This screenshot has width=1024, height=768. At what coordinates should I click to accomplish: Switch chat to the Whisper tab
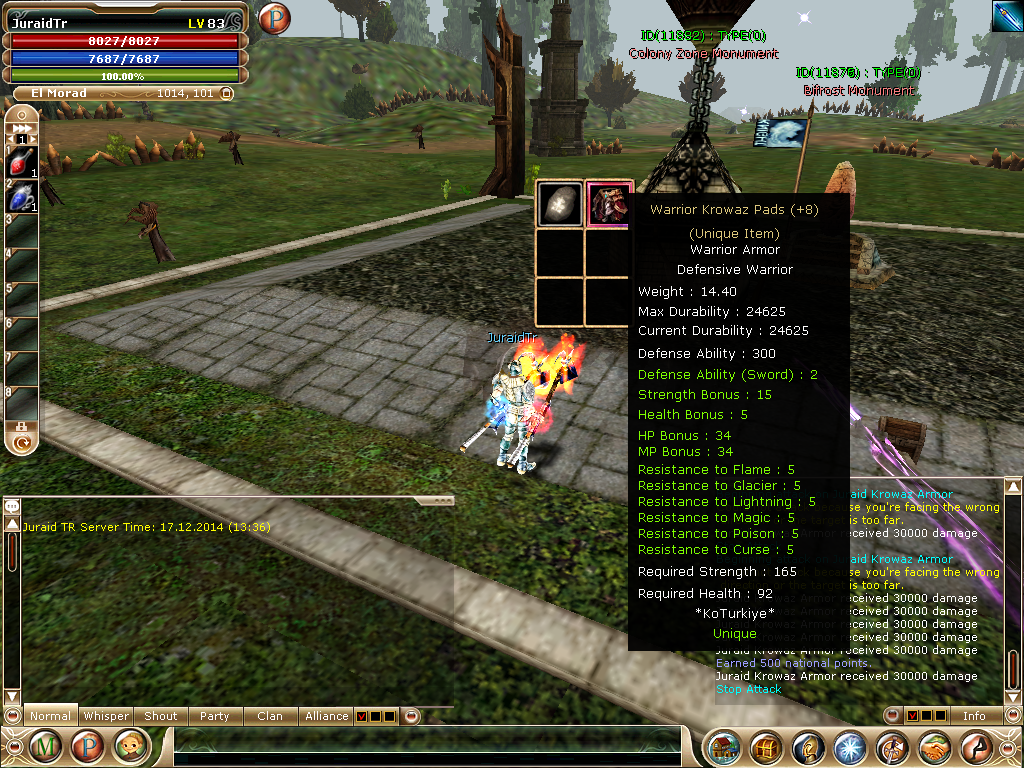(106, 716)
